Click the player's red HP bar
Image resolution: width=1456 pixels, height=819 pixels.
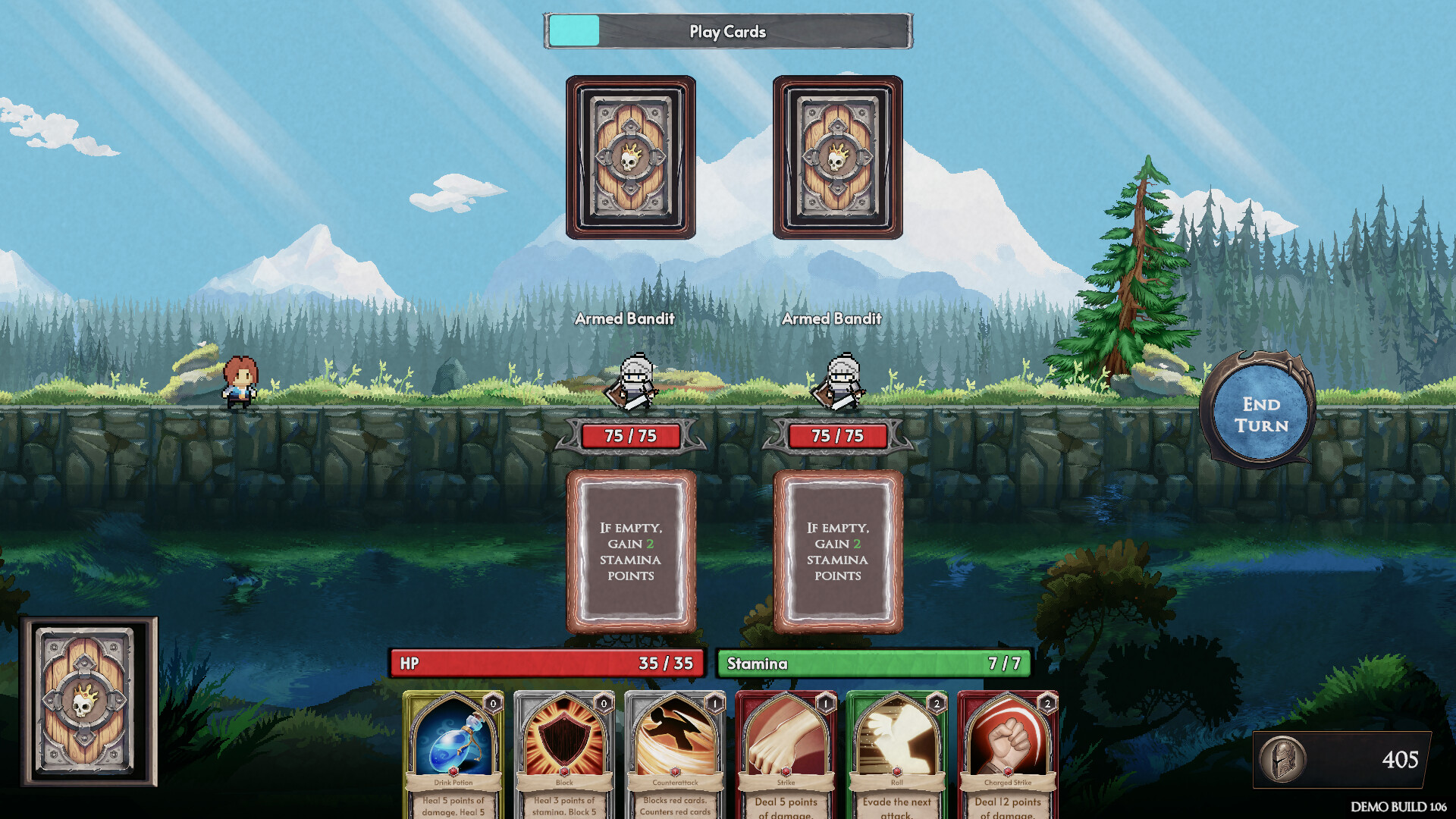click(x=544, y=663)
